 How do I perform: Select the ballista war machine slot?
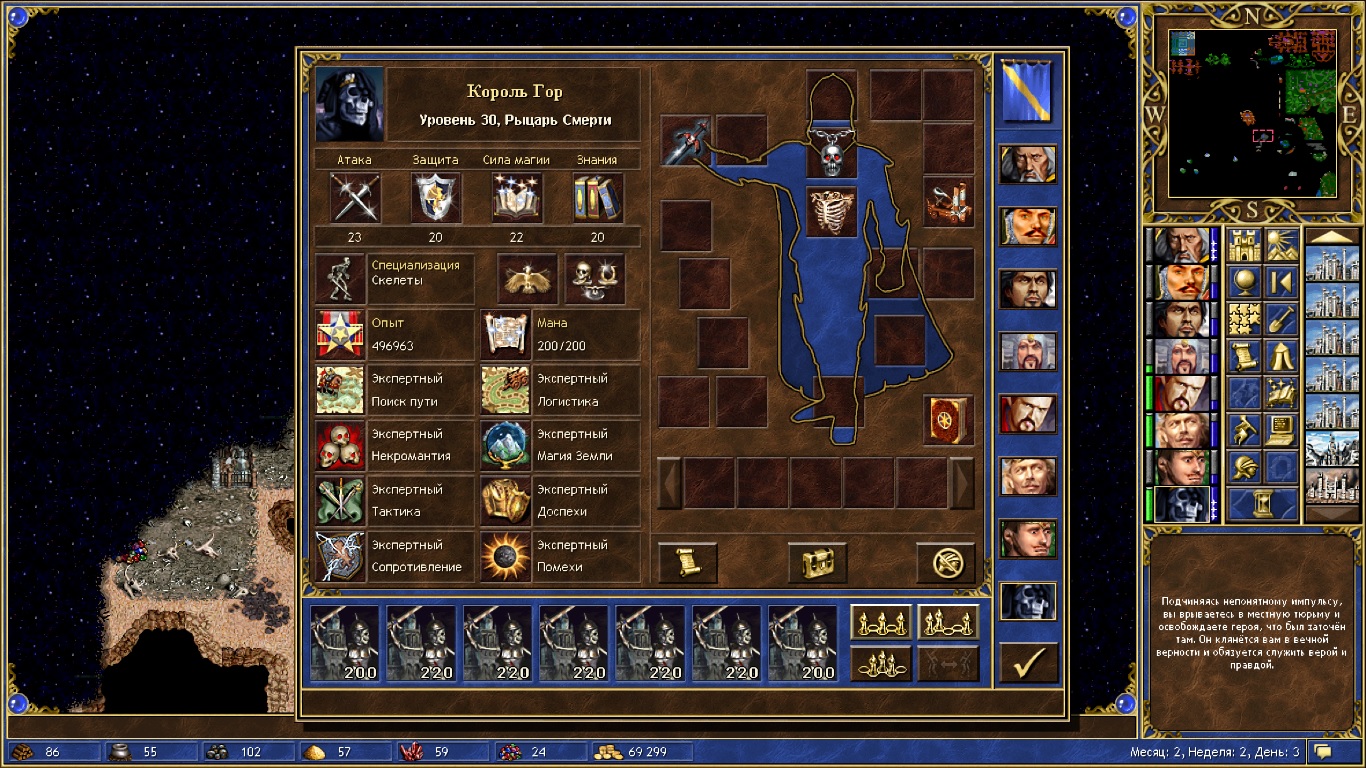(948, 201)
